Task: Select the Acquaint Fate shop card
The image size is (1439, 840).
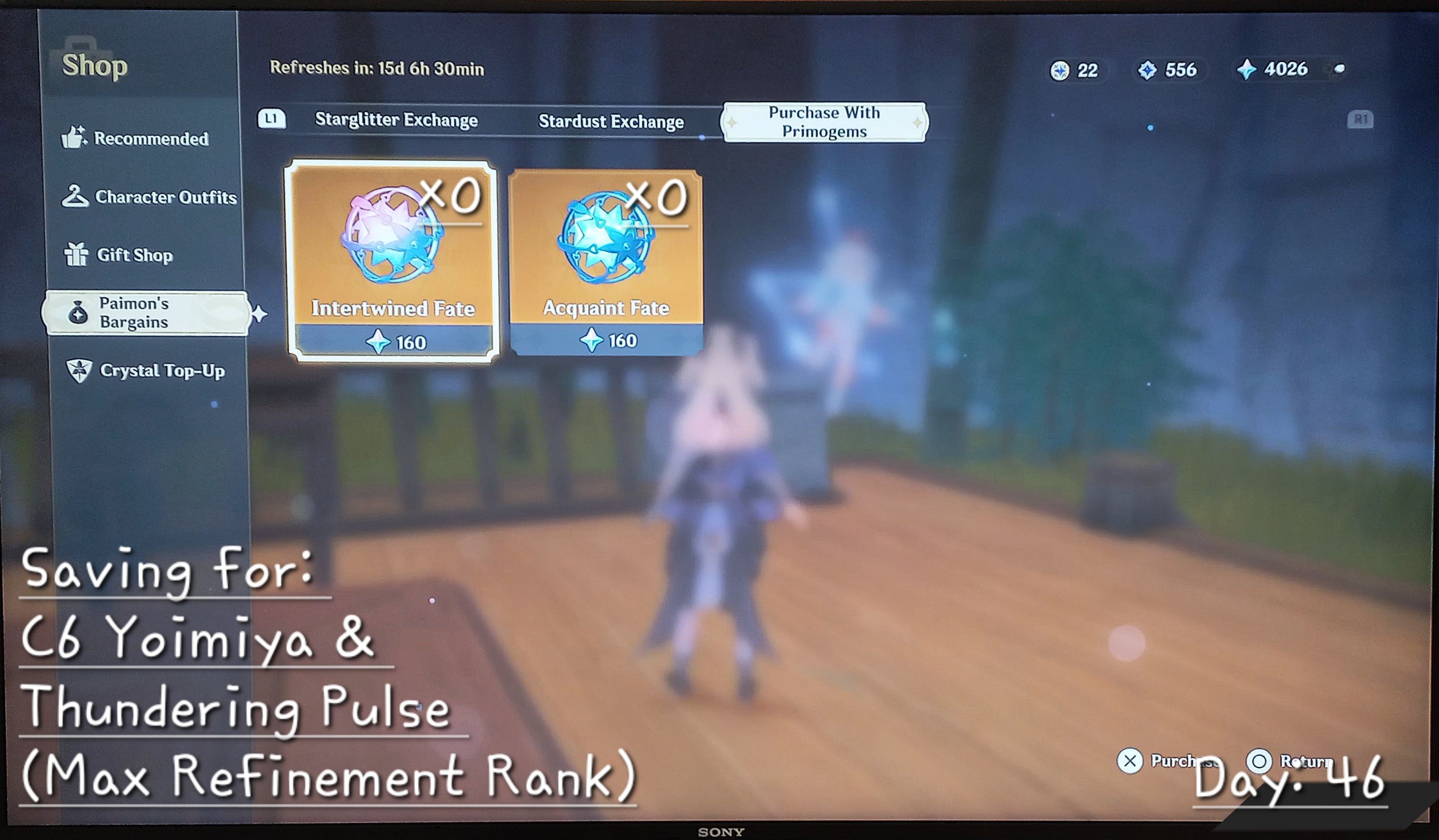Action: [x=604, y=260]
